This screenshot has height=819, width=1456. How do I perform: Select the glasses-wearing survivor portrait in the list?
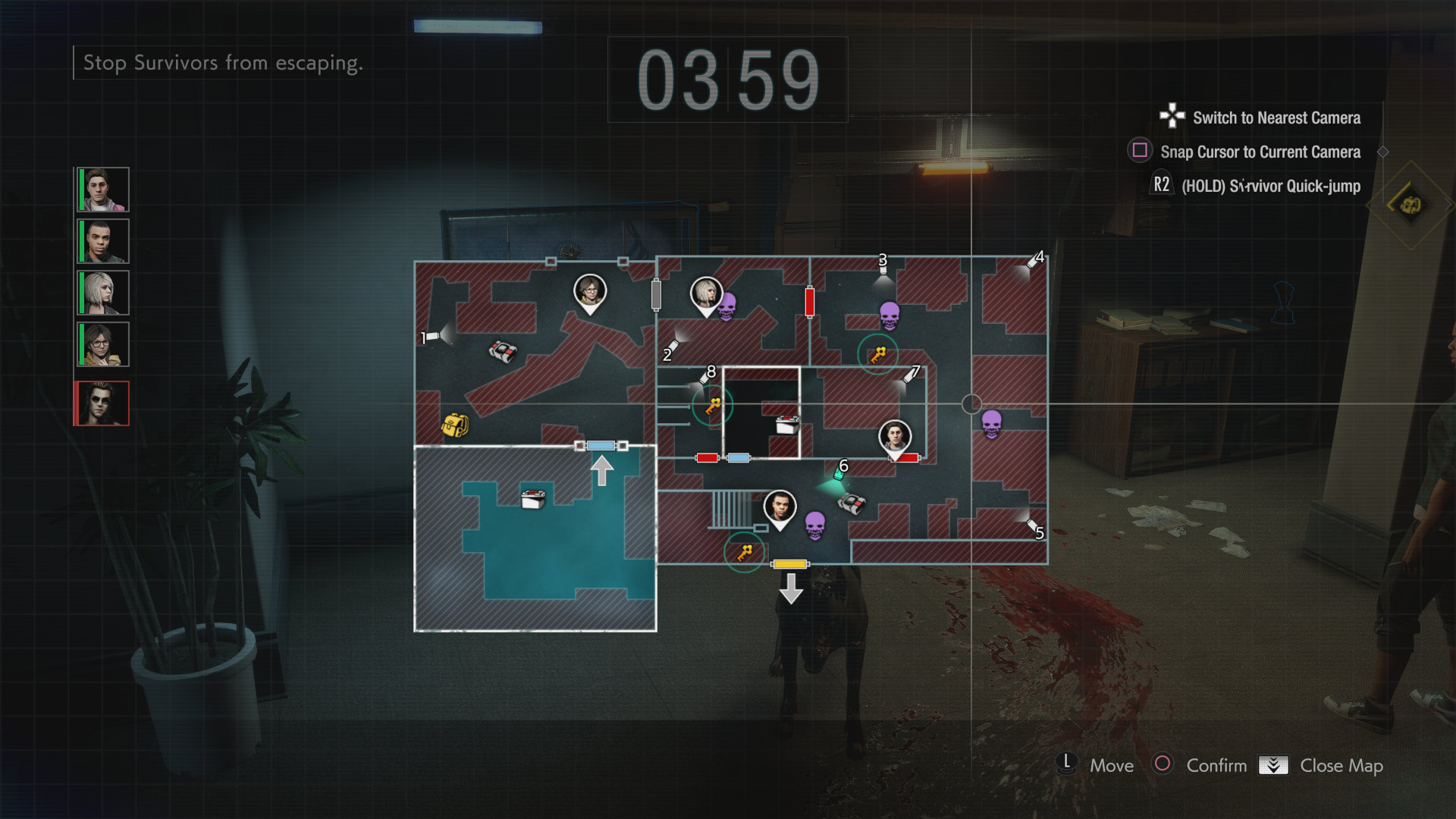click(103, 344)
